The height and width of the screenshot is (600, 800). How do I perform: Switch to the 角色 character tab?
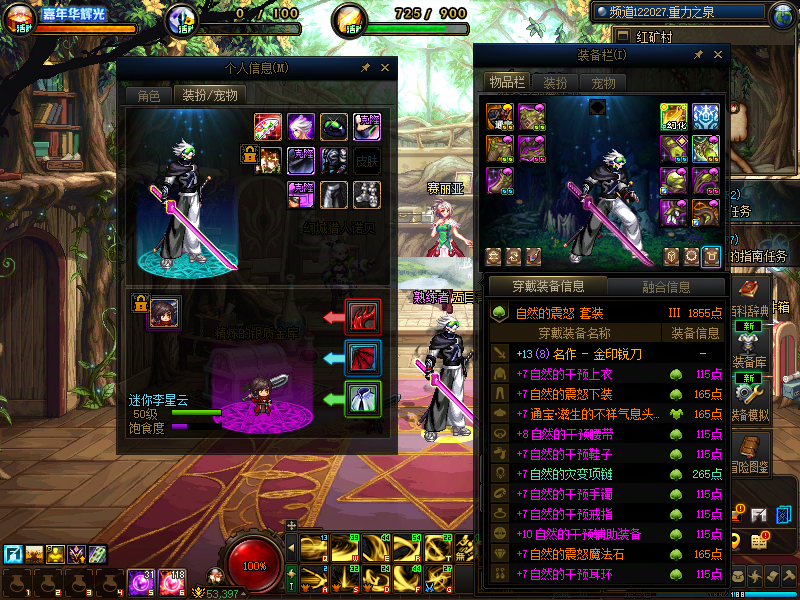point(148,96)
